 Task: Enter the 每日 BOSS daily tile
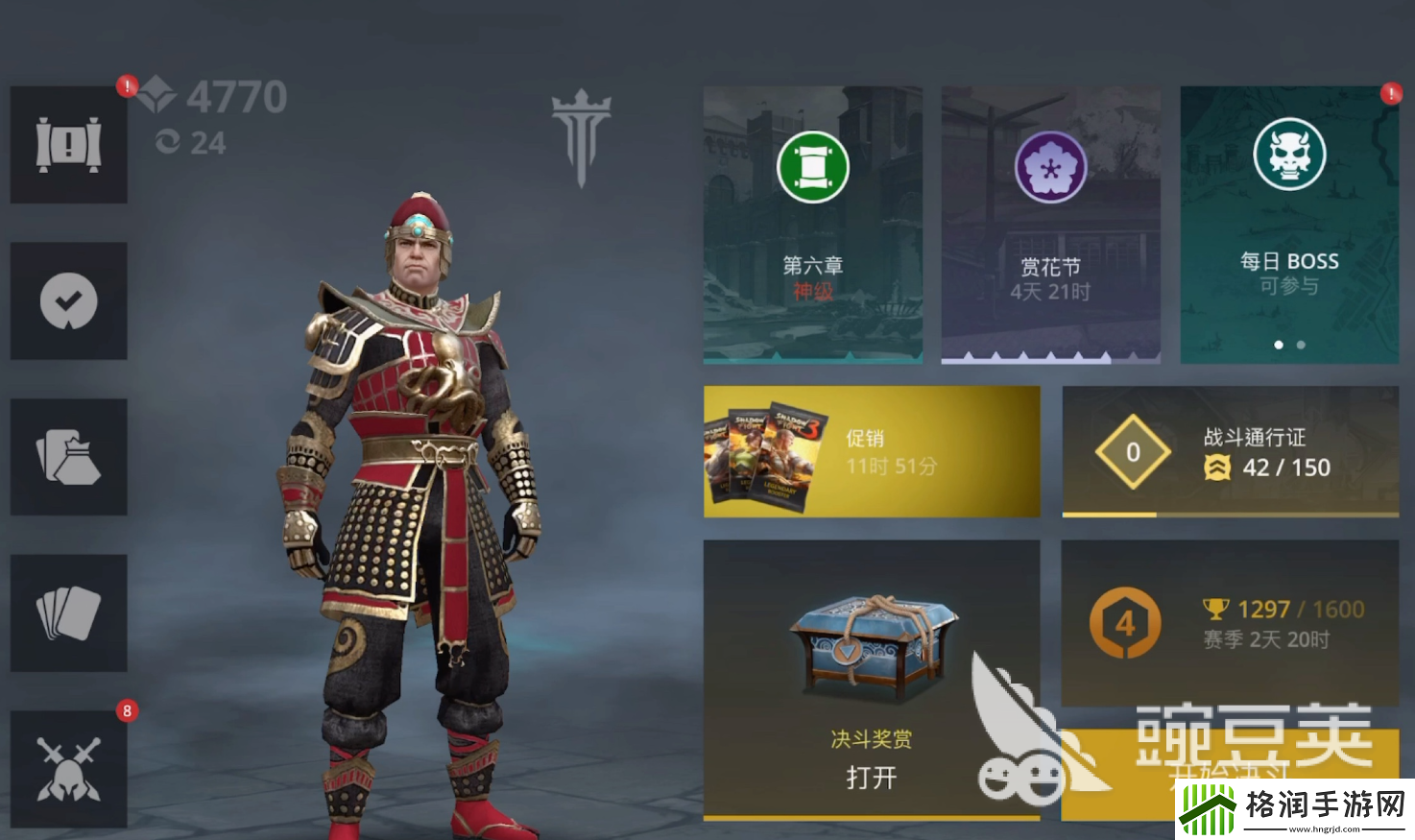[1288, 225]
